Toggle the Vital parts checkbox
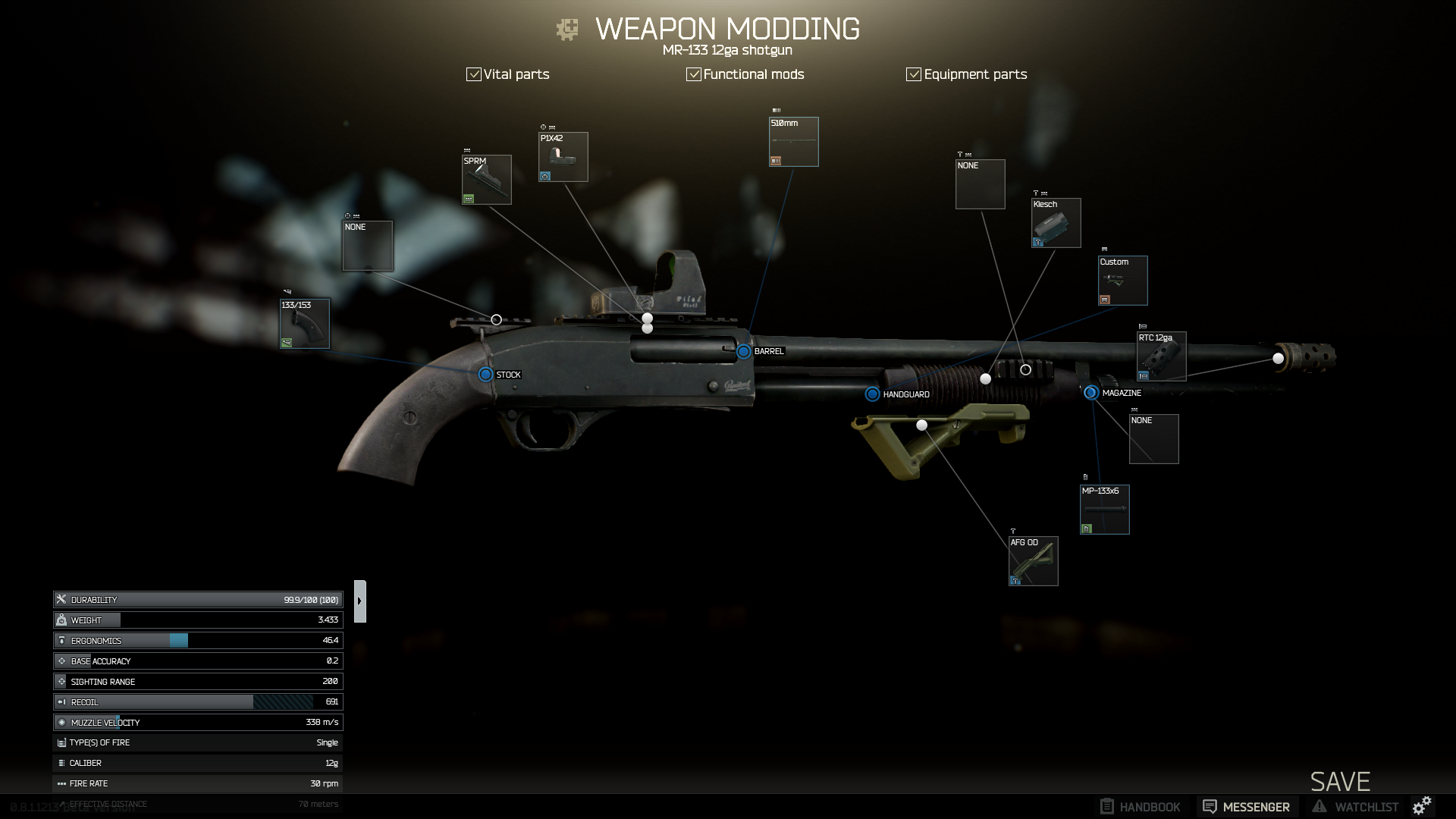1456x819 pixels. pos(474,74)
